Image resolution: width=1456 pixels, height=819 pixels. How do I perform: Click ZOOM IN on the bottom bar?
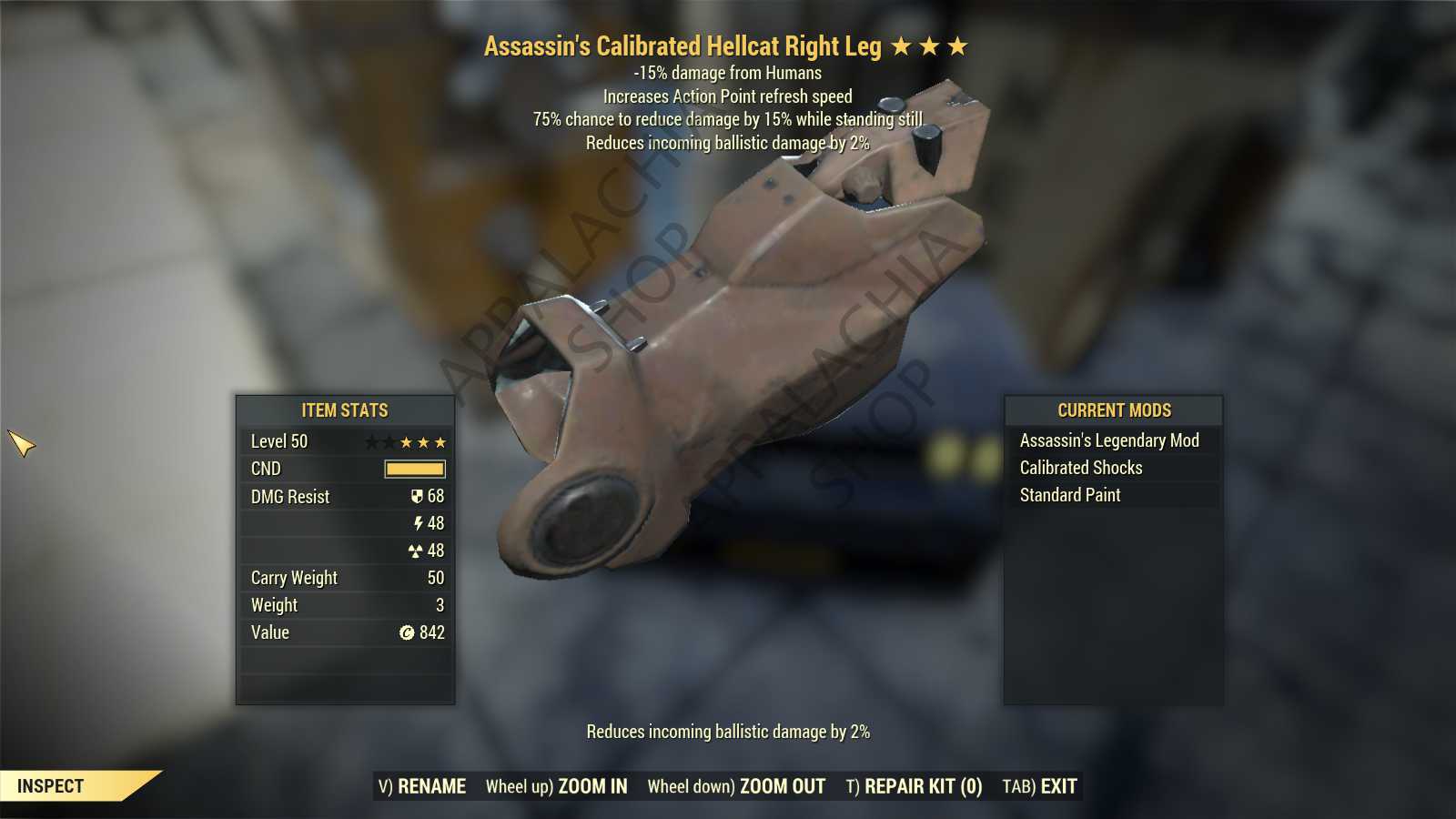[x=556, y=786]
